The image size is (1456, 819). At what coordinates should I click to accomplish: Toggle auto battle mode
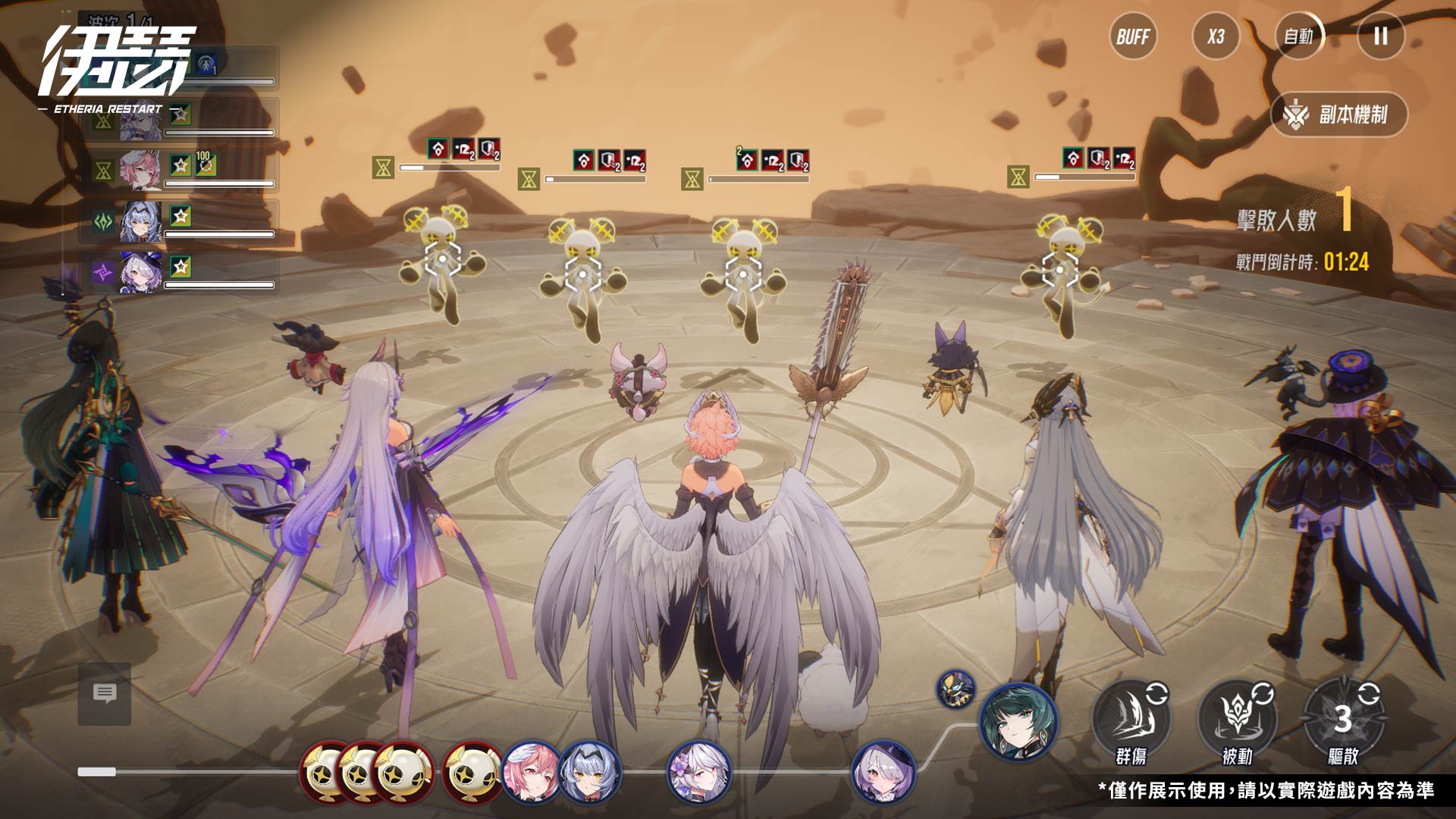point(1298,36)
